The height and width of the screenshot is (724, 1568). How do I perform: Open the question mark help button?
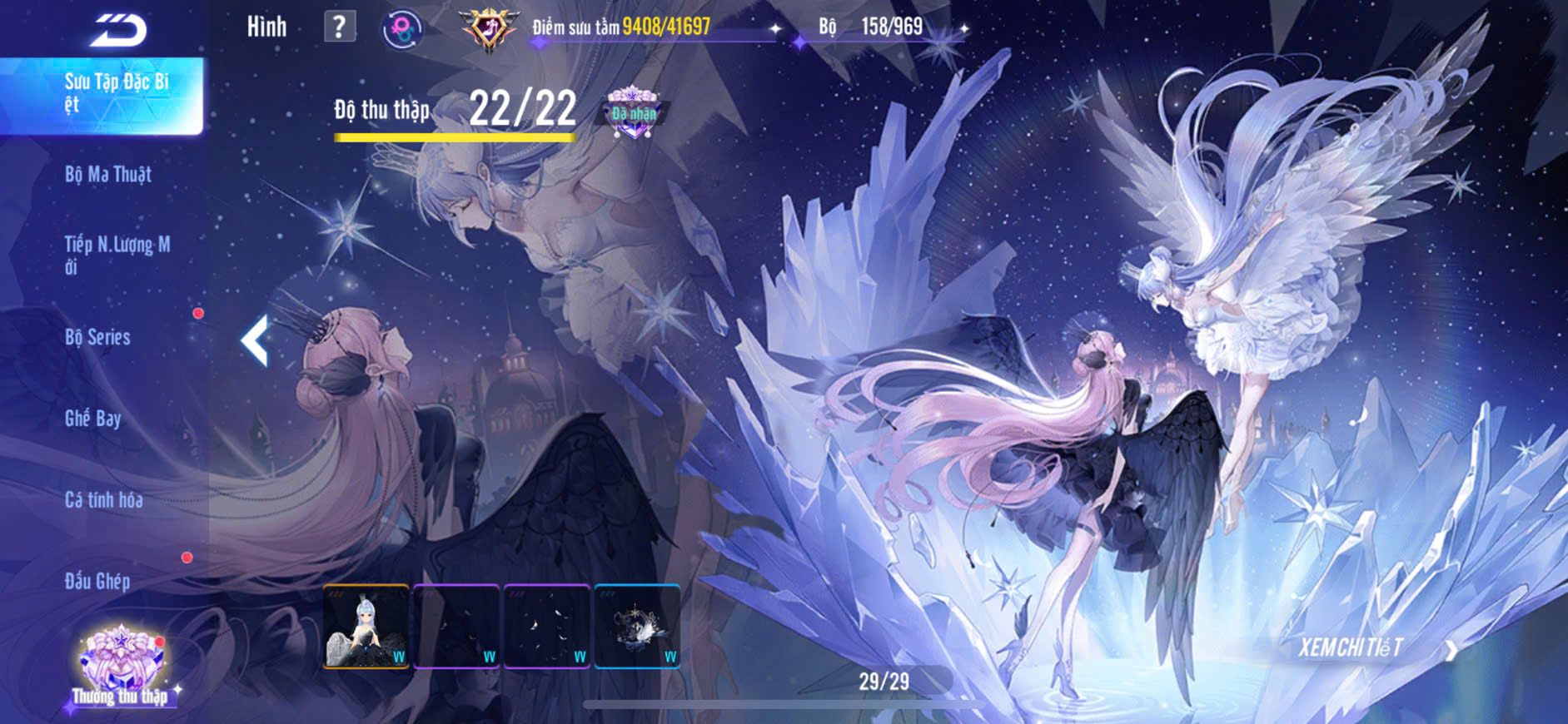click(339, 27)
